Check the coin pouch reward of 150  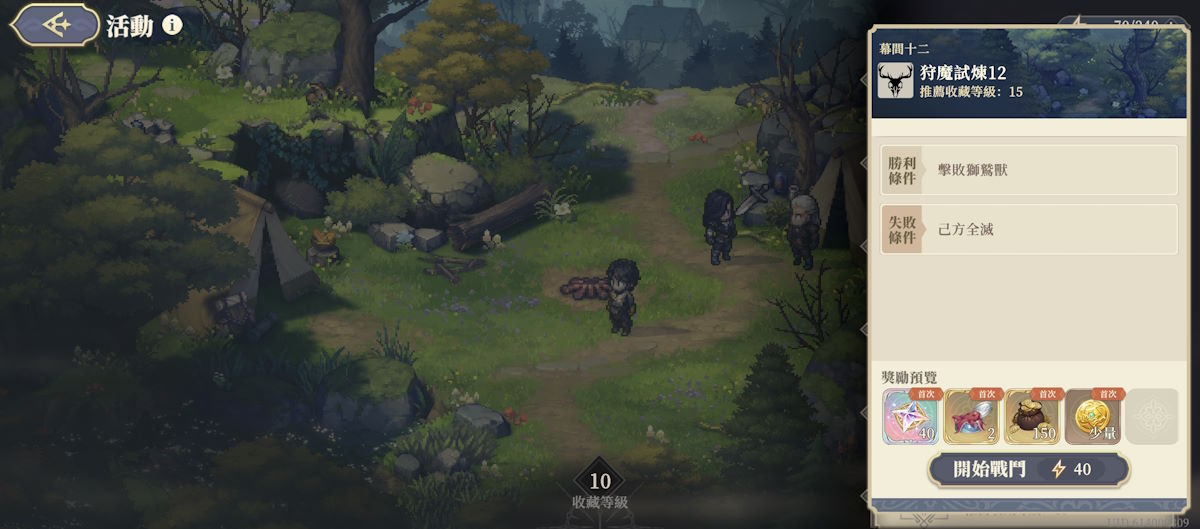pos(1032,416)
